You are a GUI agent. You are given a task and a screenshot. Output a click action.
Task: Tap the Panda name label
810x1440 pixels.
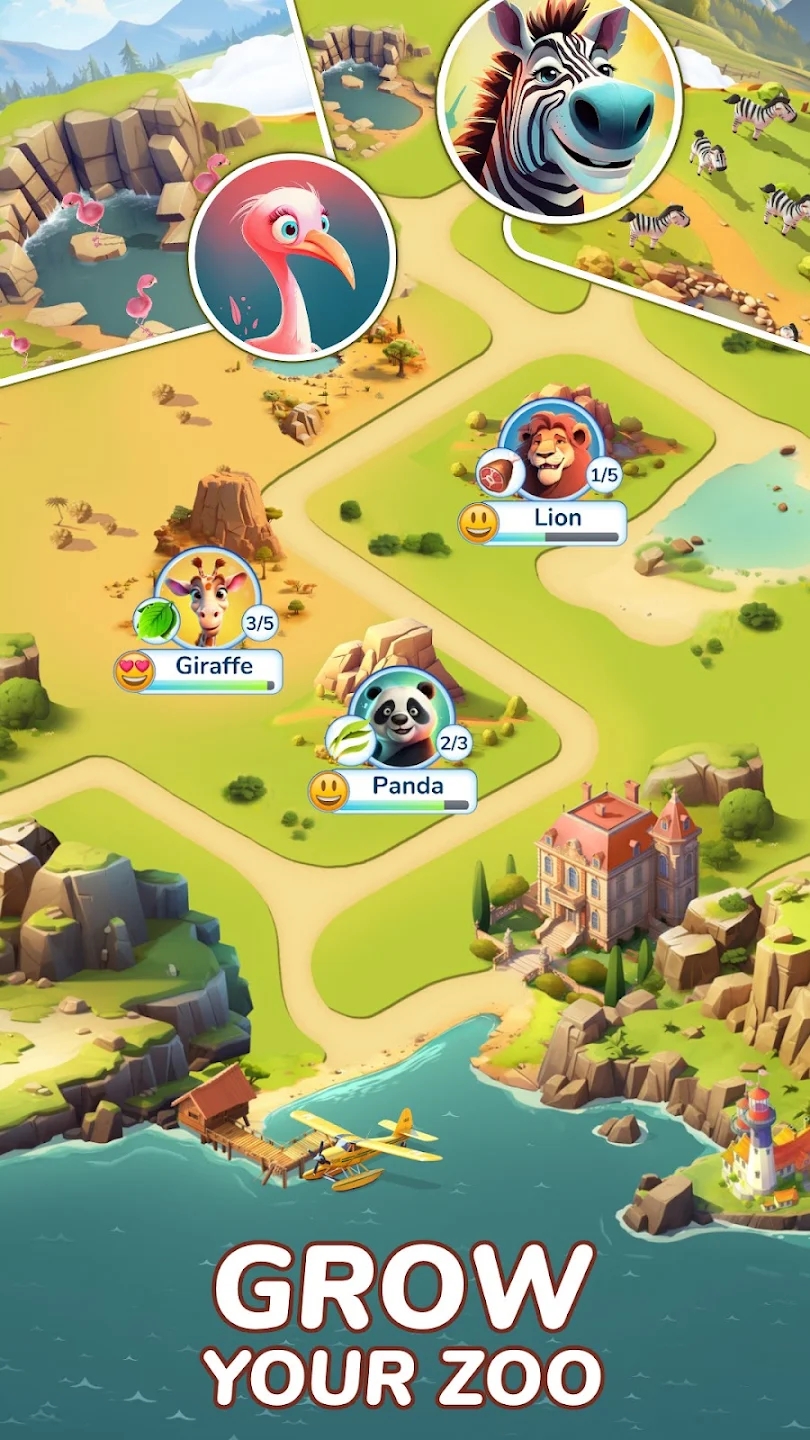point(407,786)
